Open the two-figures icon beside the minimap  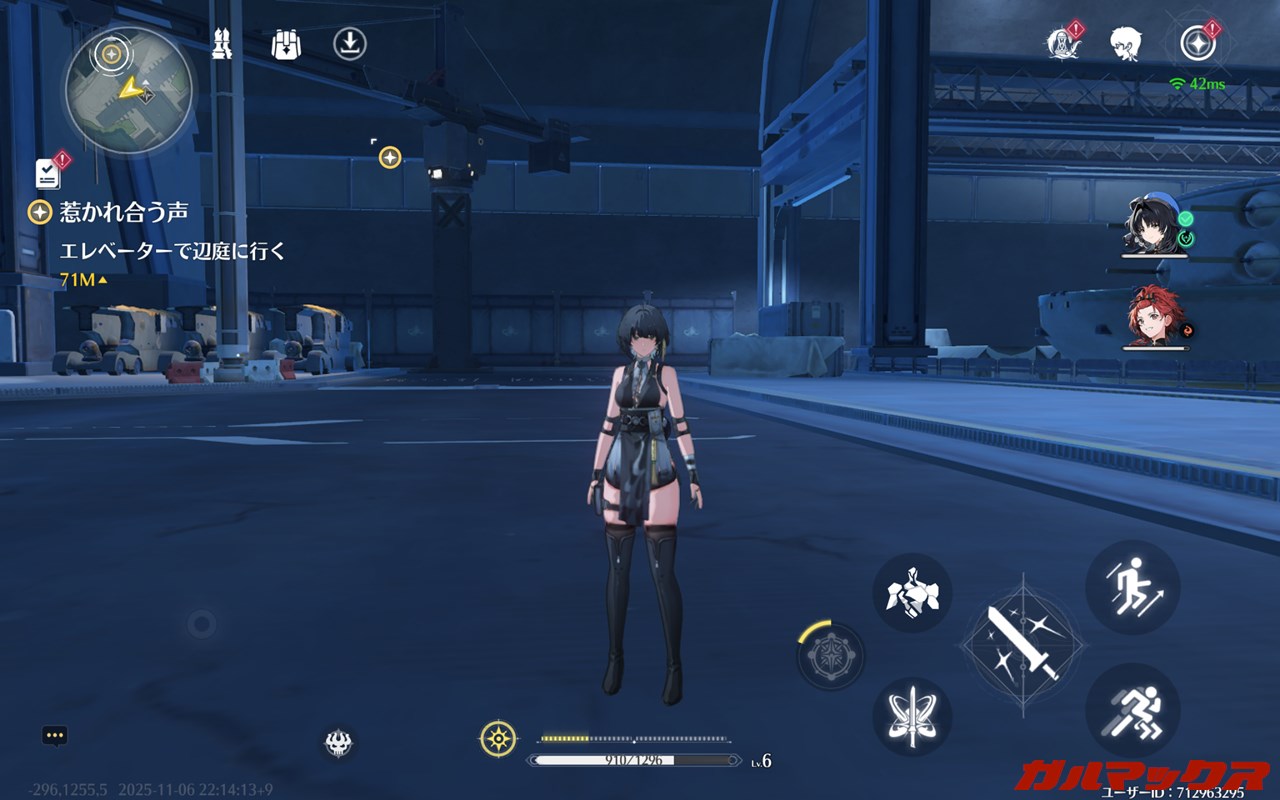click(222, 44)
